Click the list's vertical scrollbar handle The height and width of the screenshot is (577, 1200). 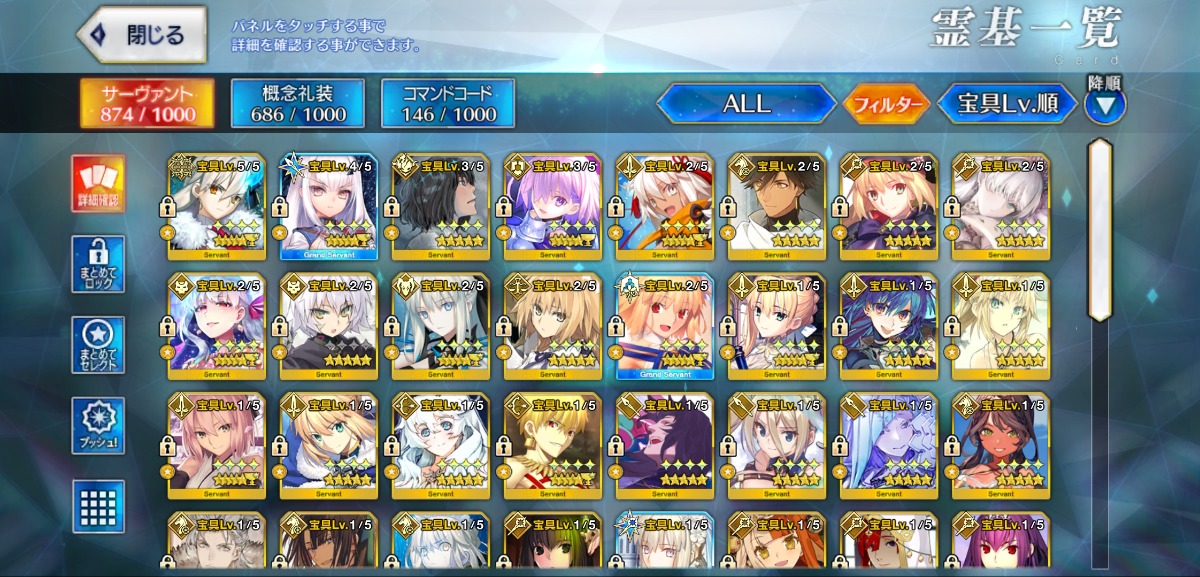[x=1100, y=230]
